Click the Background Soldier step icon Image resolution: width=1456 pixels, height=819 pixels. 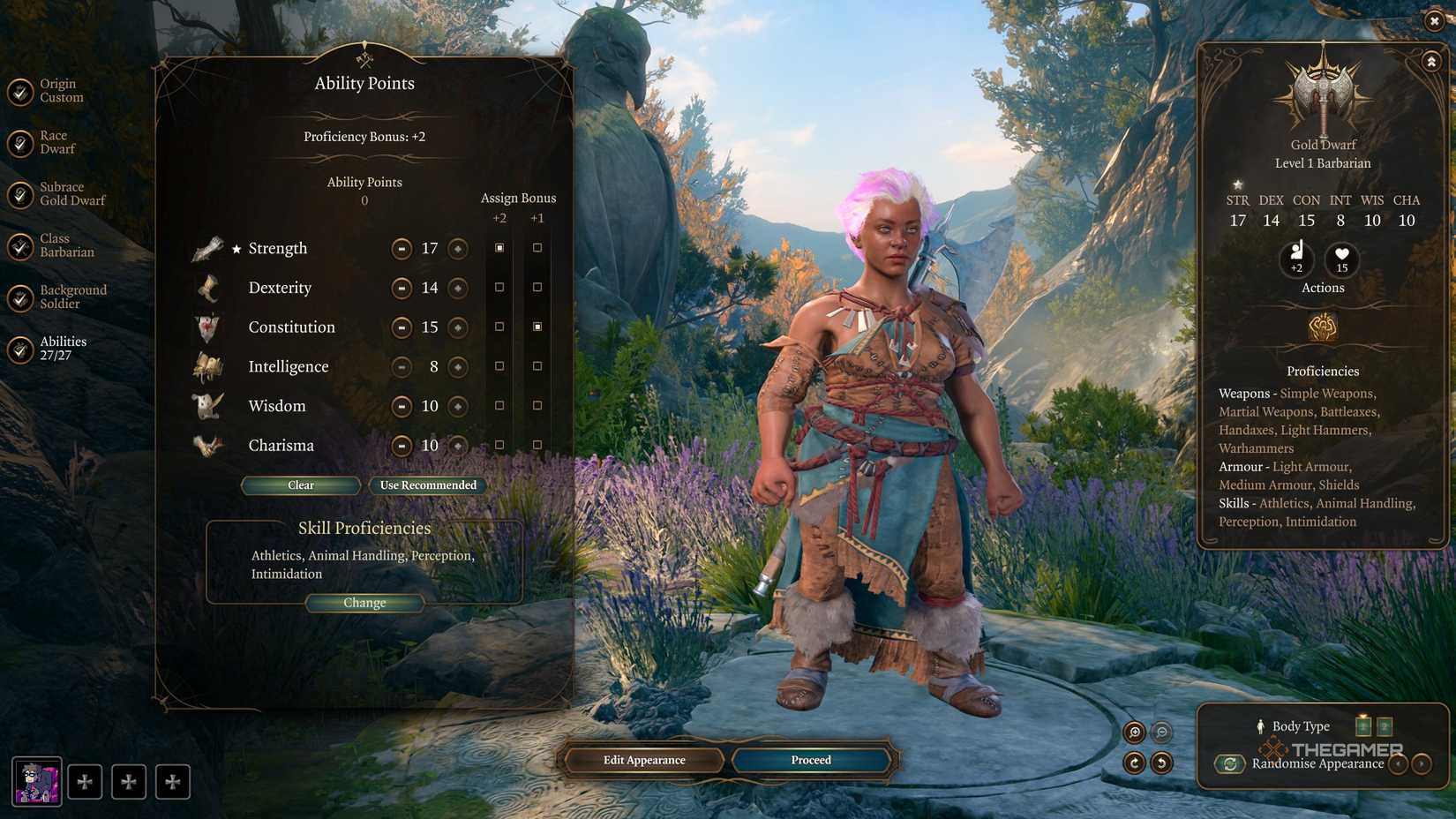pyautogui.click(x=19, y=298)
